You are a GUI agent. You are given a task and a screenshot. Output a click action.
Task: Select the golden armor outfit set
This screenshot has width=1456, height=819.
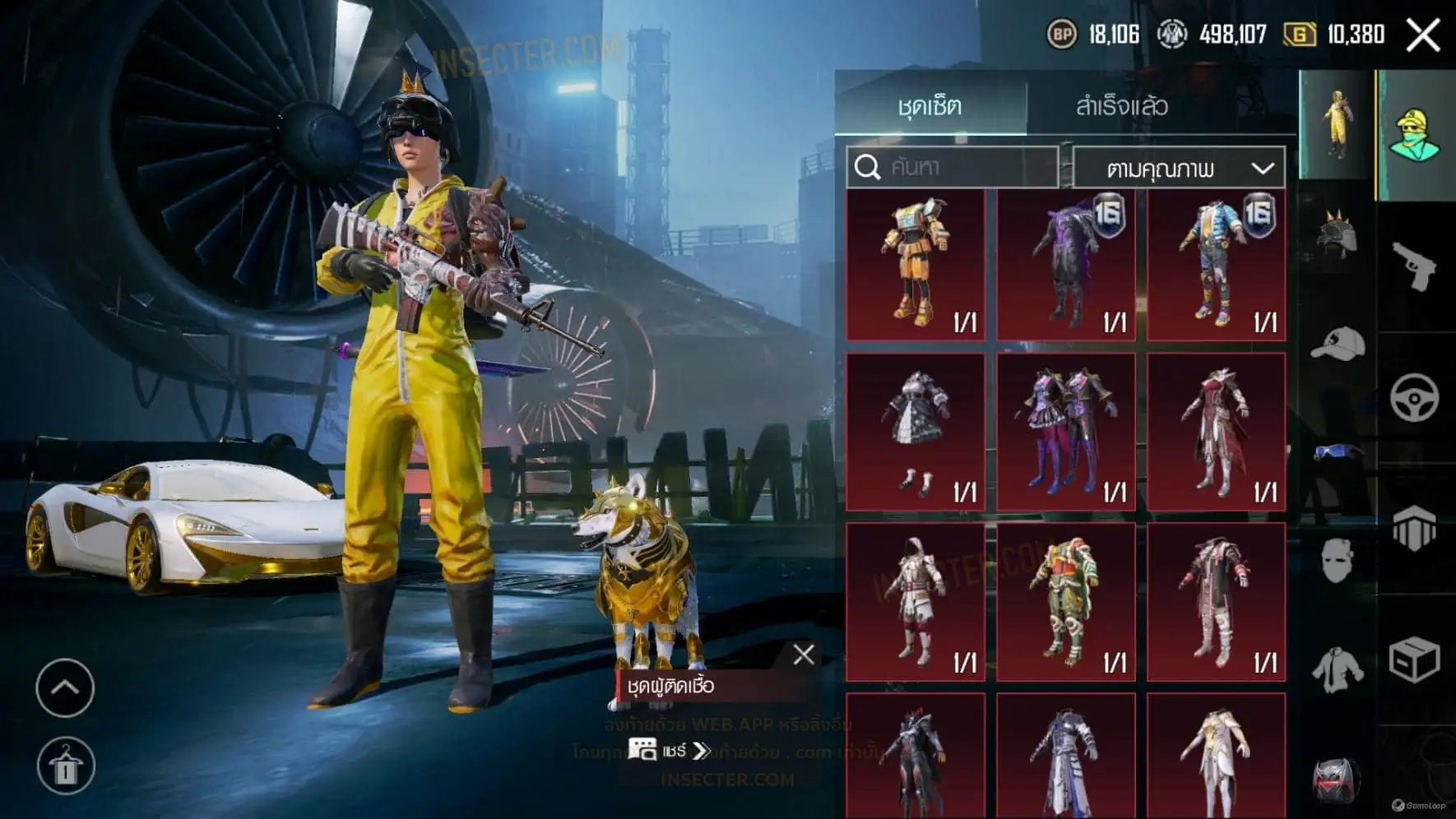(916, 265)
